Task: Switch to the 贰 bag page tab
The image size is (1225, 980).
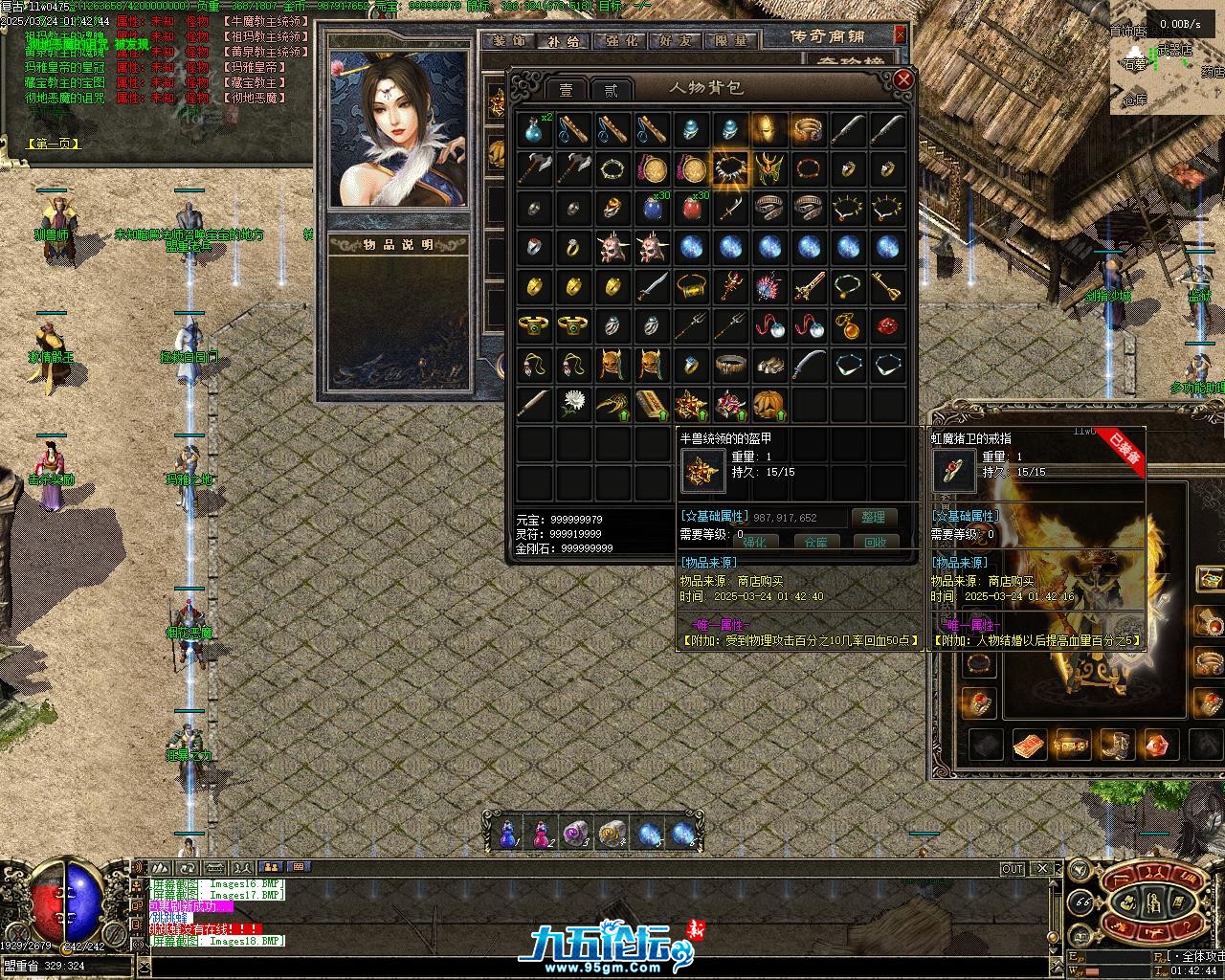Action: point(610,90)
